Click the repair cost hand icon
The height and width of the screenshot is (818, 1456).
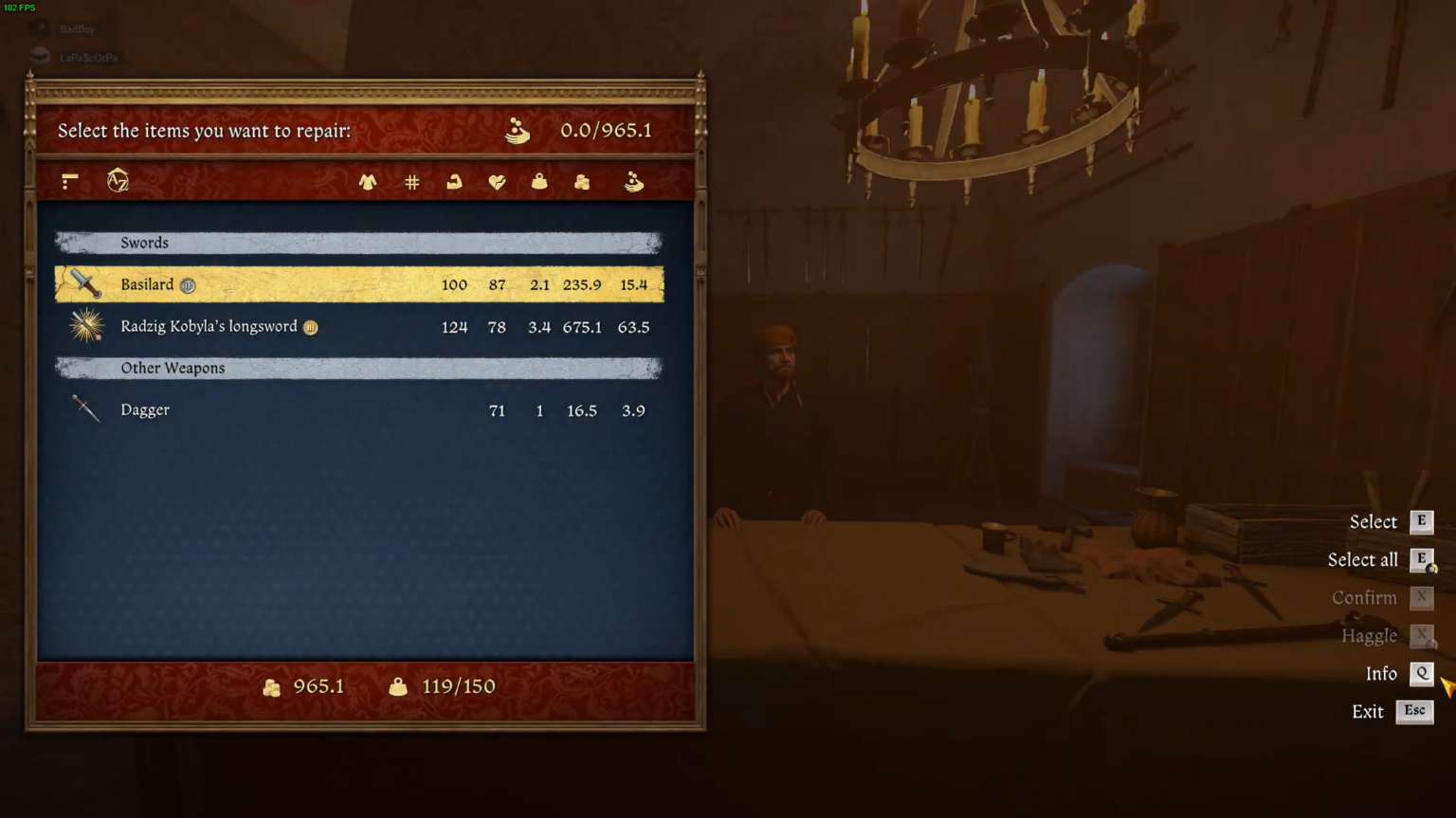[x=633, y=182]
